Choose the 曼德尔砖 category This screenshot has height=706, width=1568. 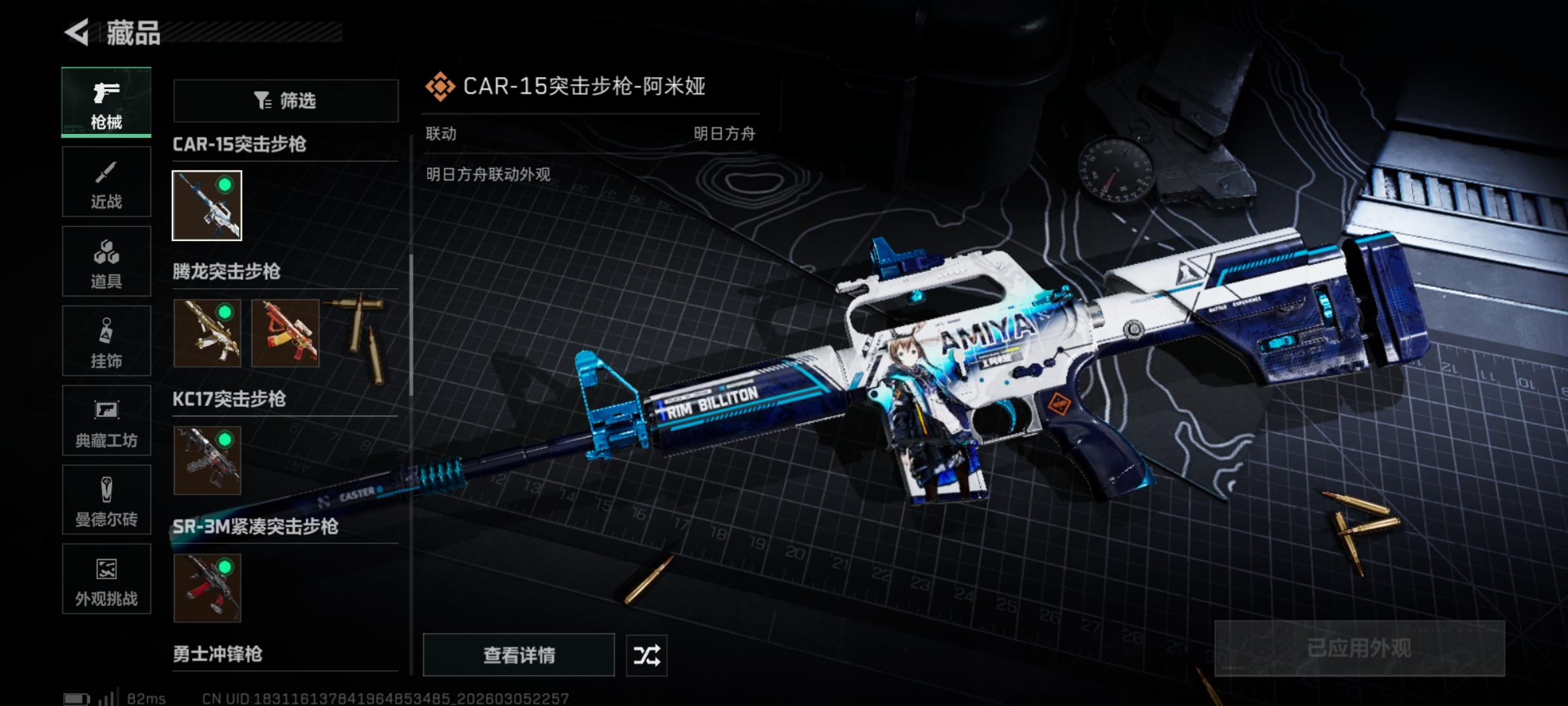click(x=106, y=500)
